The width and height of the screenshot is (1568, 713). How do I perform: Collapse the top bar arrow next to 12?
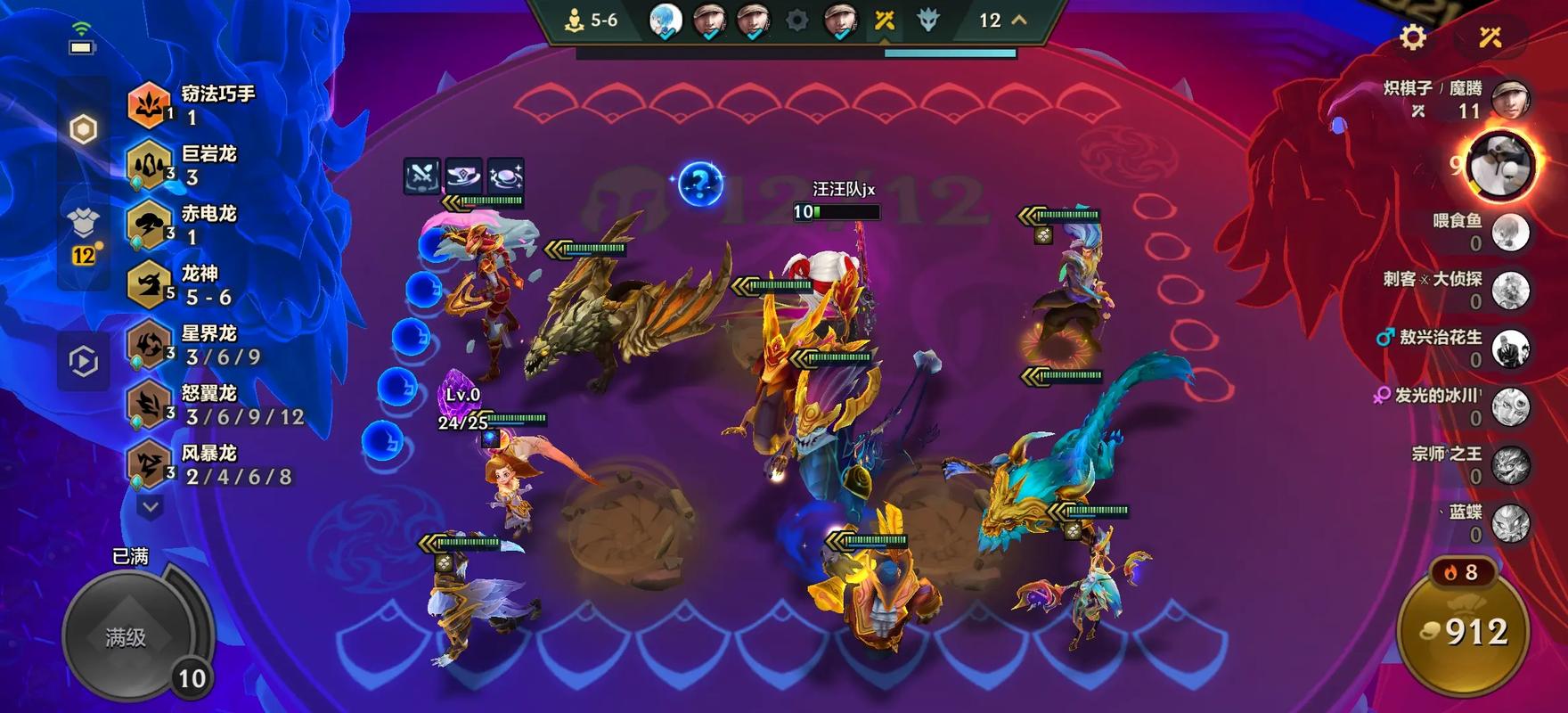click(x=1019, y=20)
